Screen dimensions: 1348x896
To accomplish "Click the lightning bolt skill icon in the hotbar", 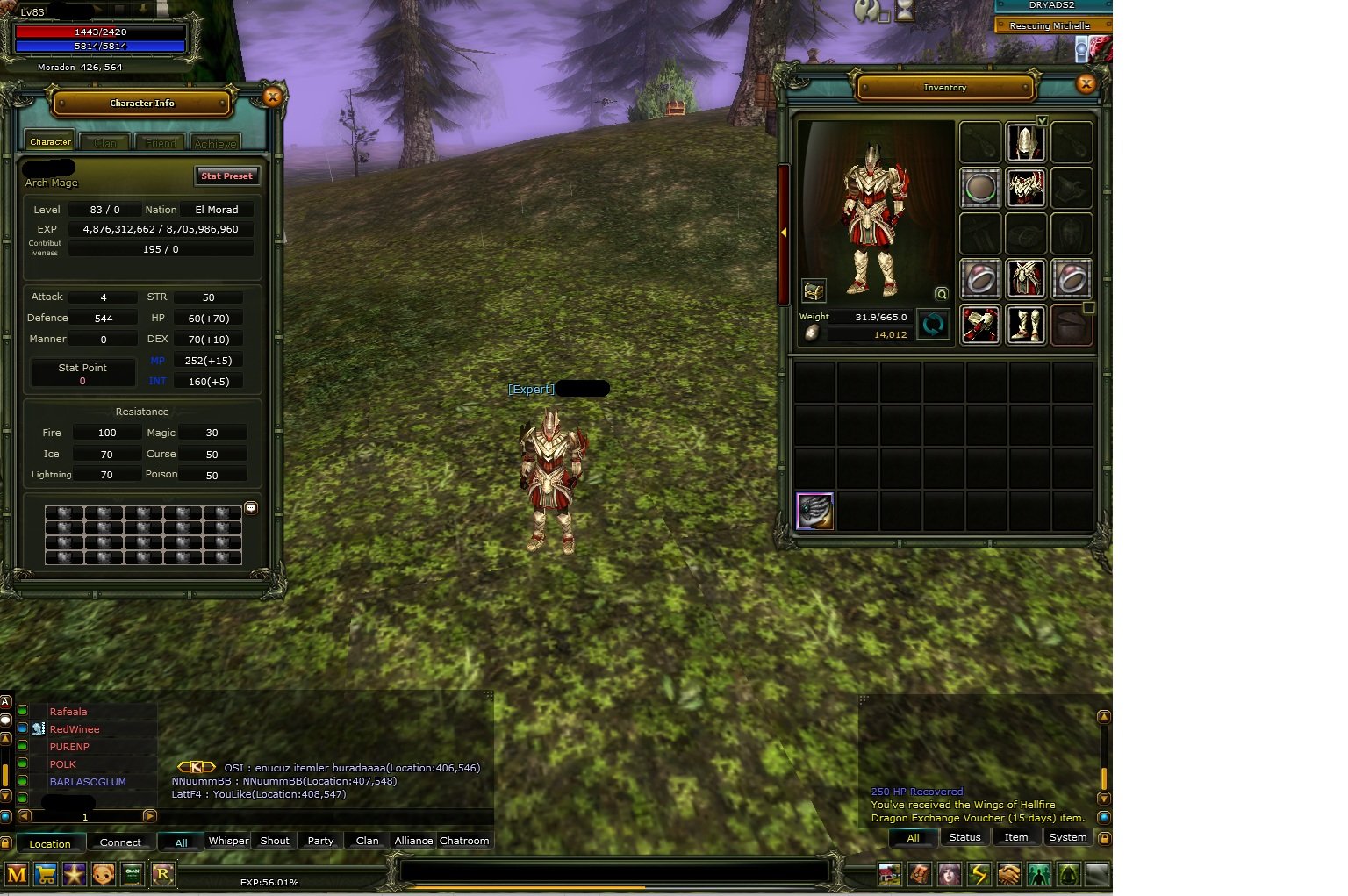I will tap(978, 874).
